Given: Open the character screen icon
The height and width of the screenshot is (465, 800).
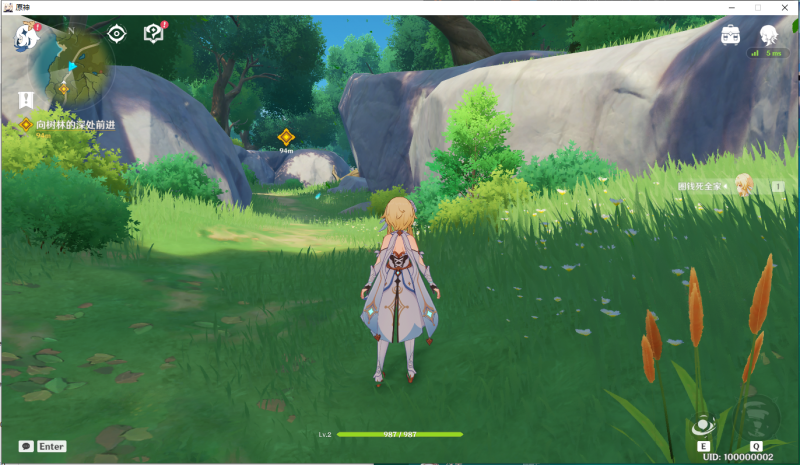Looking at the screenshot, I should (768, 34).
